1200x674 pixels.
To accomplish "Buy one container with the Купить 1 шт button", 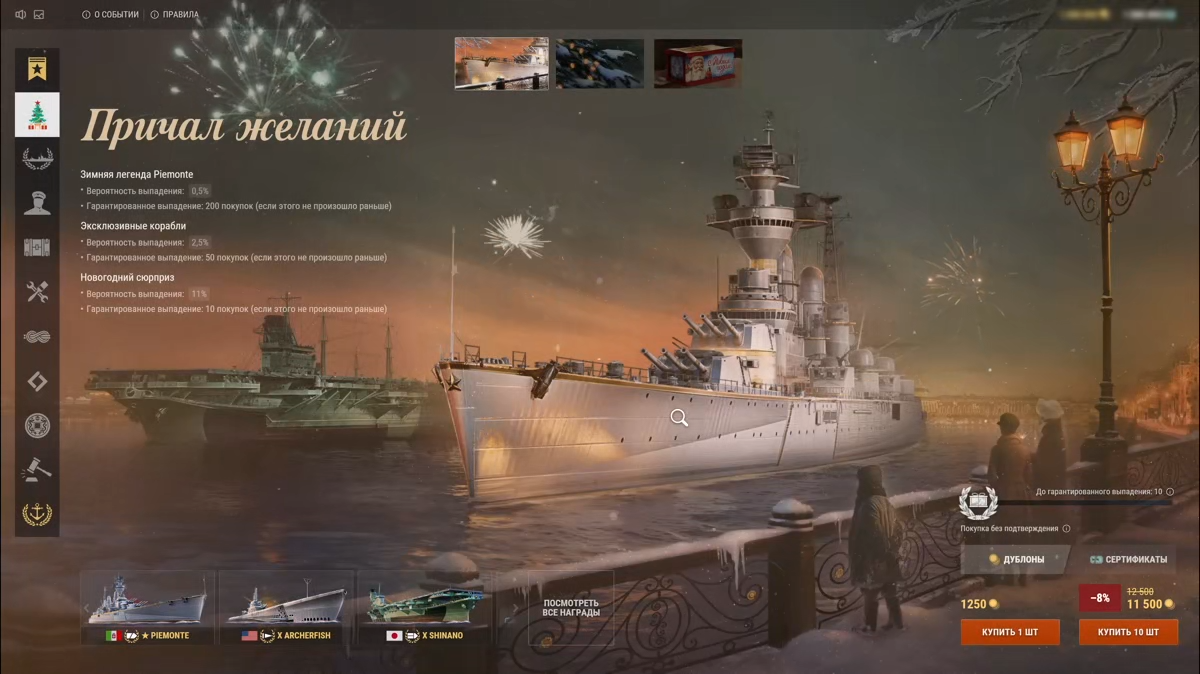I will coord(1010,632).
